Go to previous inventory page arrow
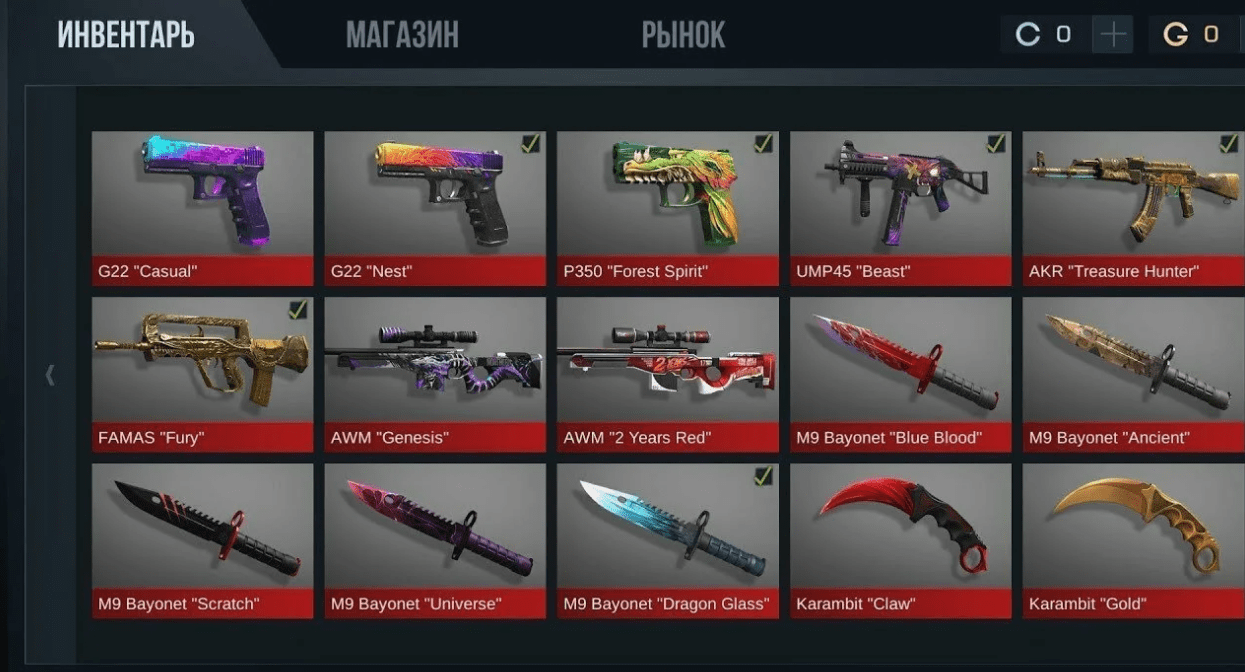Image resolution: width=1245 pixels, height=672 pixels. point(50,375)
